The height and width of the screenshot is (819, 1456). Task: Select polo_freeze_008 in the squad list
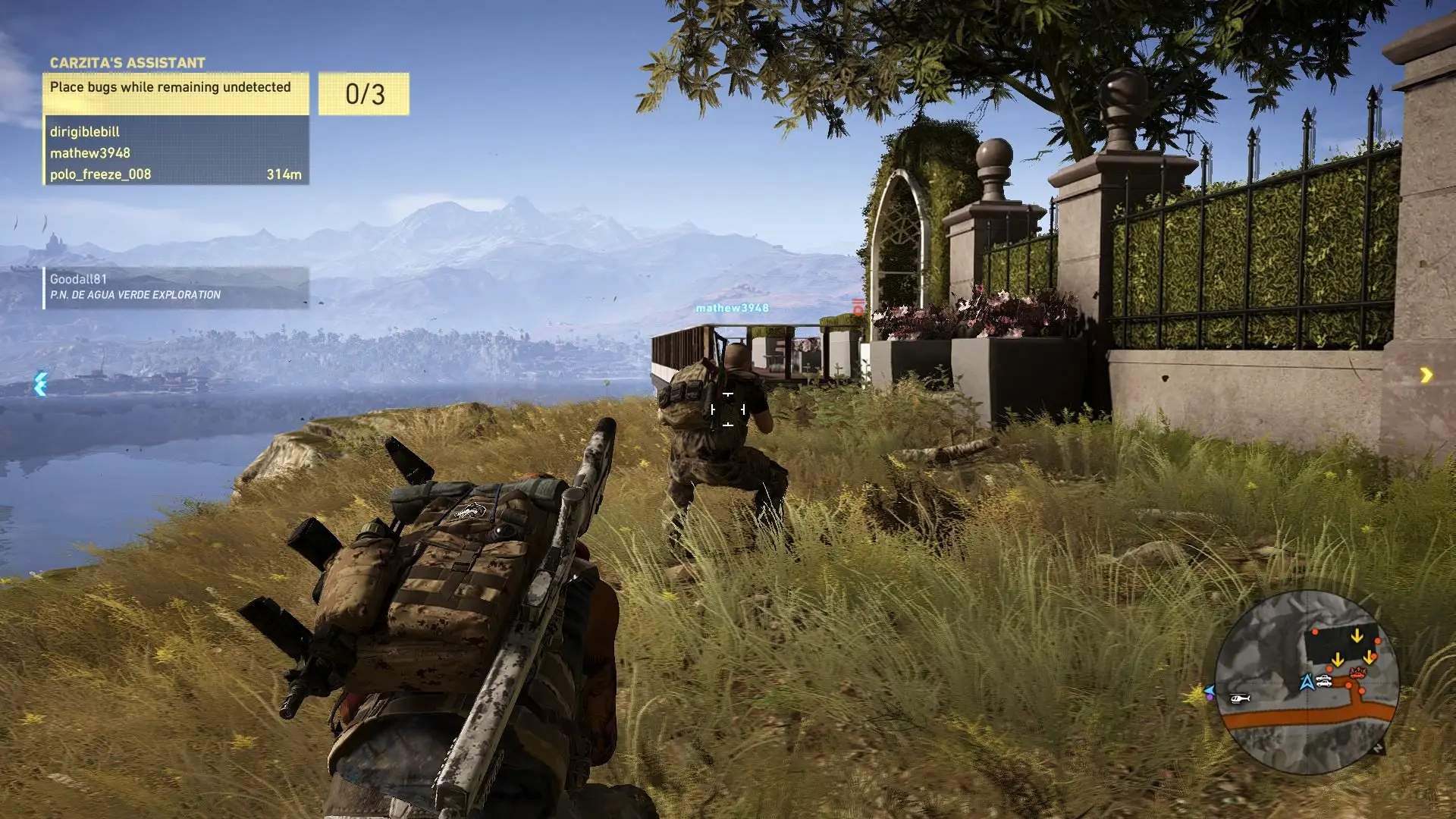point(101,174)
